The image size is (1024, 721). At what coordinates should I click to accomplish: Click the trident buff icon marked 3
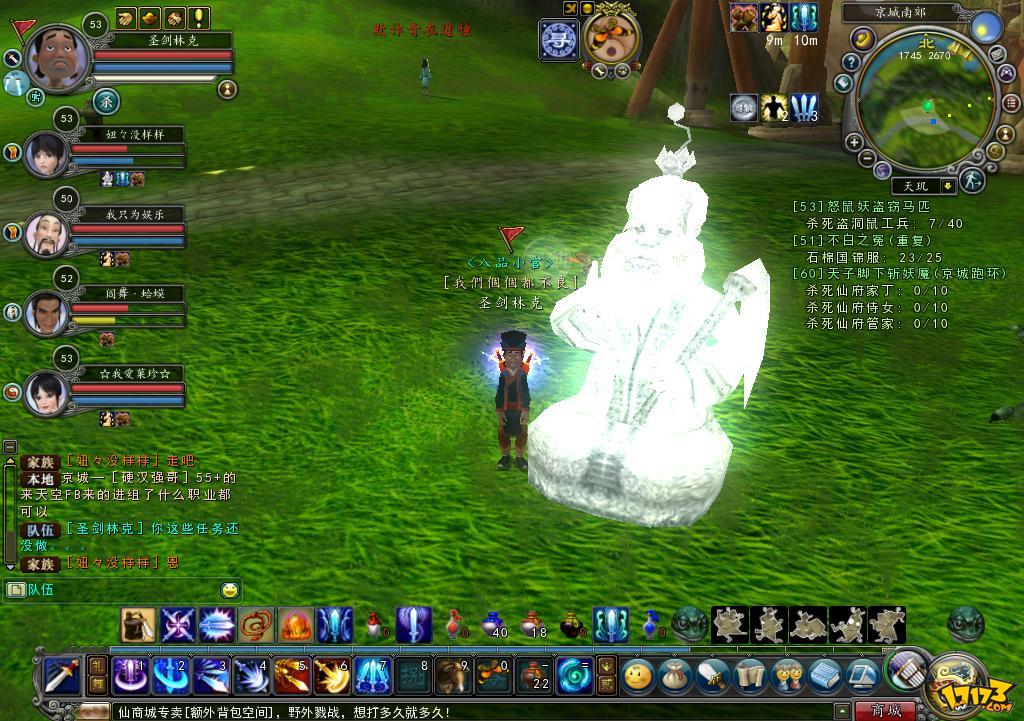(x=805, y=108)
